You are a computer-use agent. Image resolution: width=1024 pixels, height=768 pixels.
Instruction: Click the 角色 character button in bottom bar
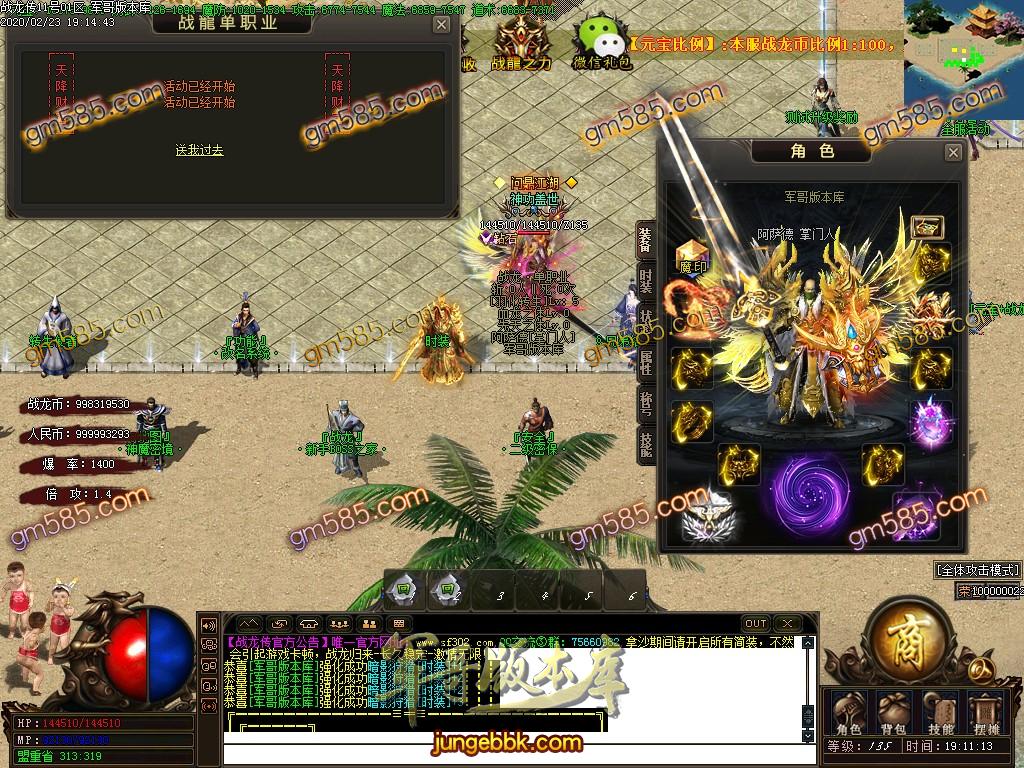click(x=848, y=711)
